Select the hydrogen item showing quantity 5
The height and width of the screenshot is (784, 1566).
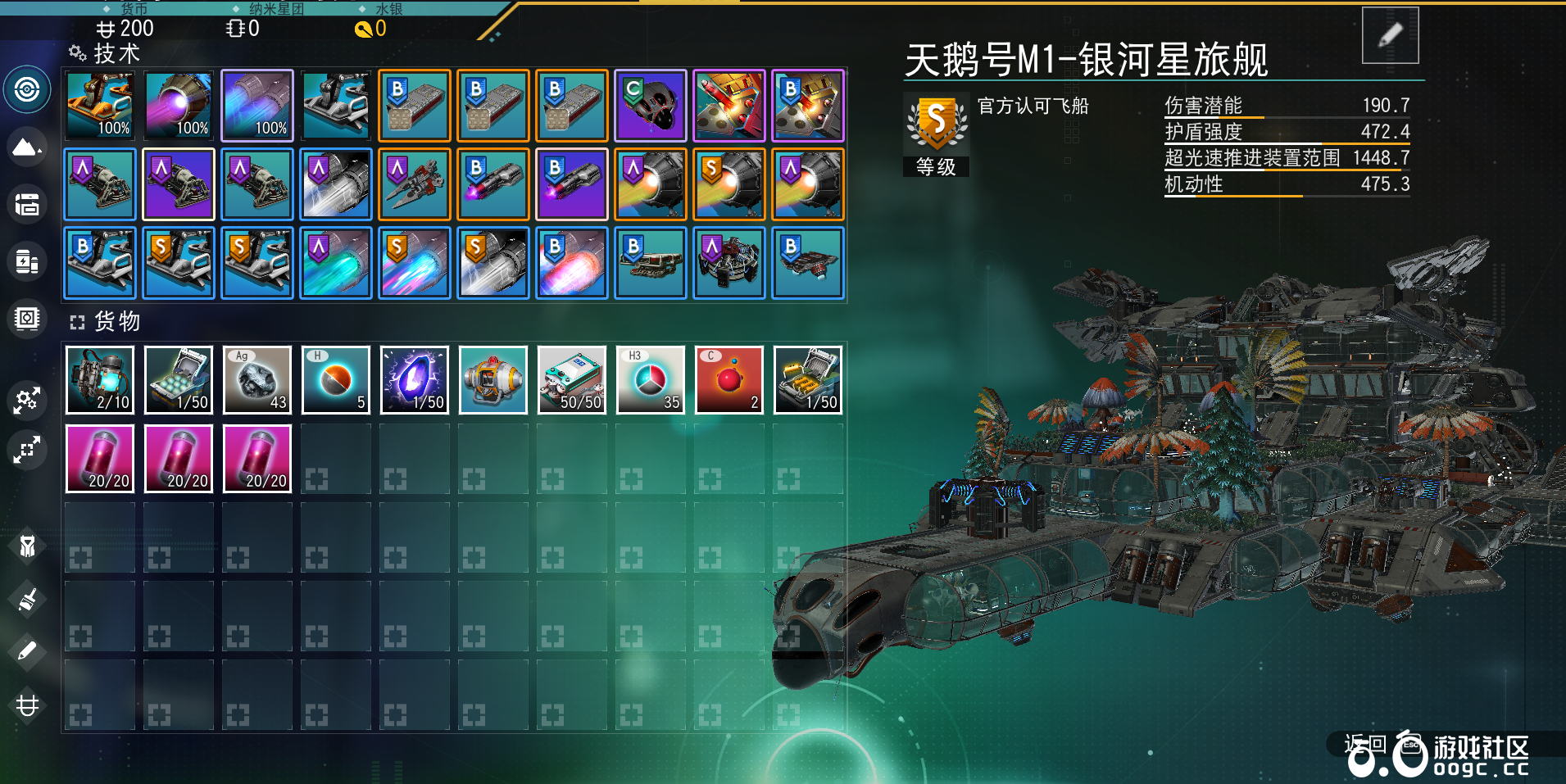[335, 379]
